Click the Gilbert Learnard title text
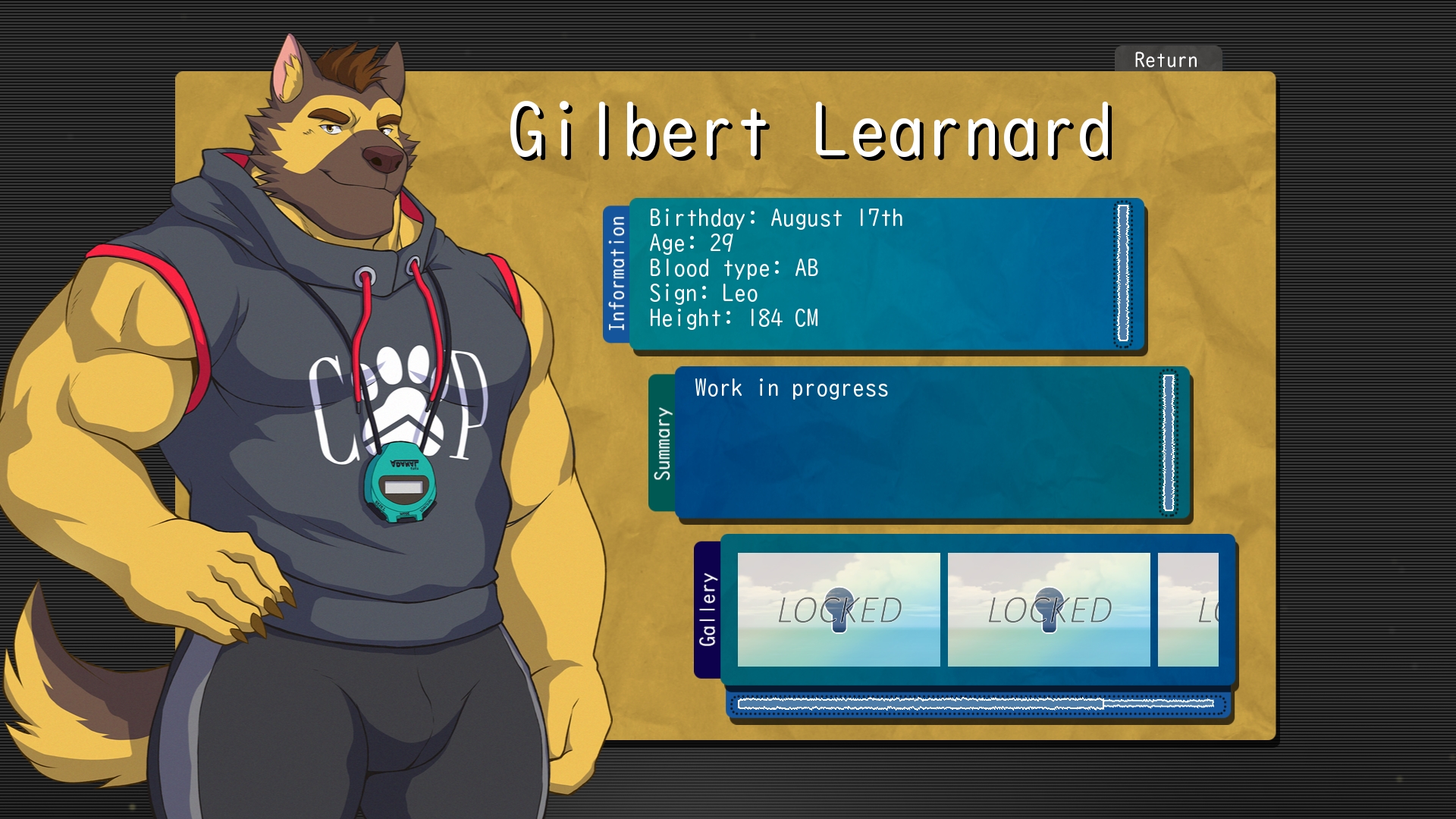The height and width of the screenshot is (819, 1456). (811, 133)
